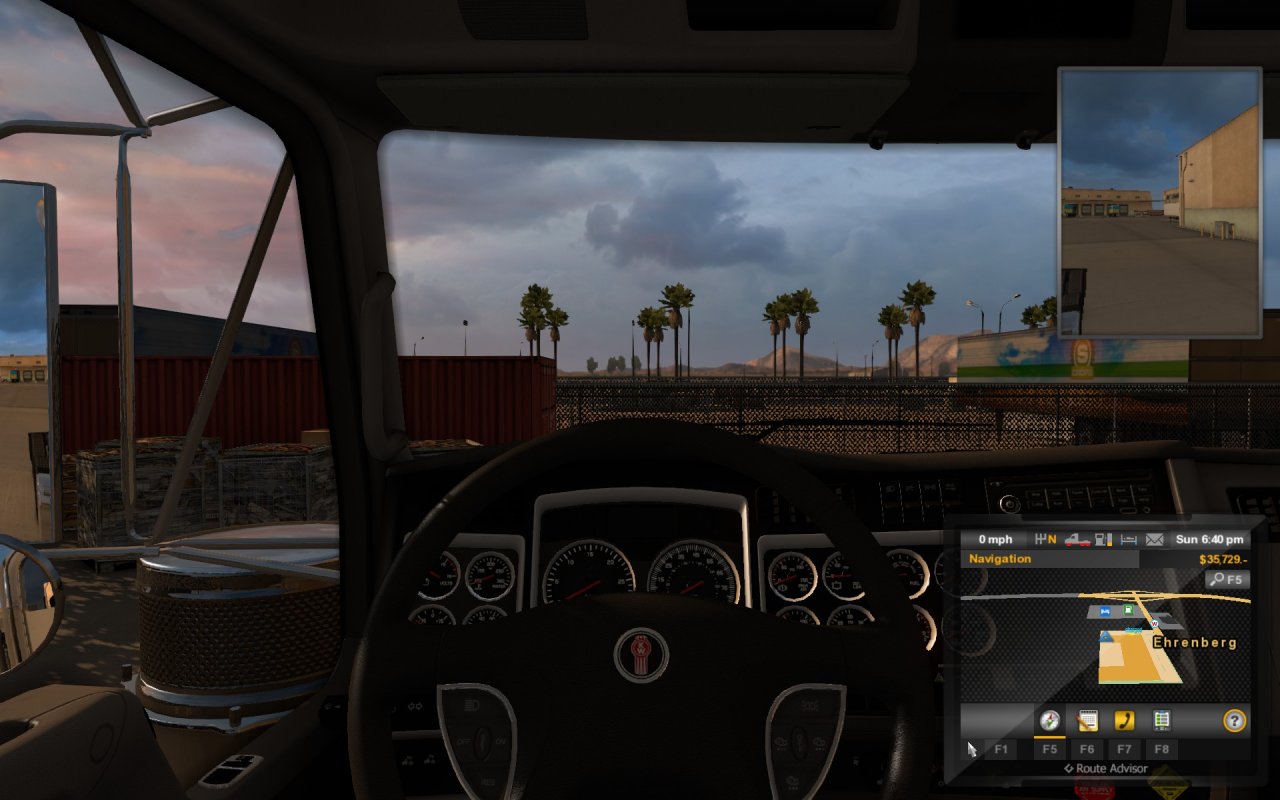Show the truck info checklist tab
This screenshot has height=800, width=1280.
pos(1161,720)
